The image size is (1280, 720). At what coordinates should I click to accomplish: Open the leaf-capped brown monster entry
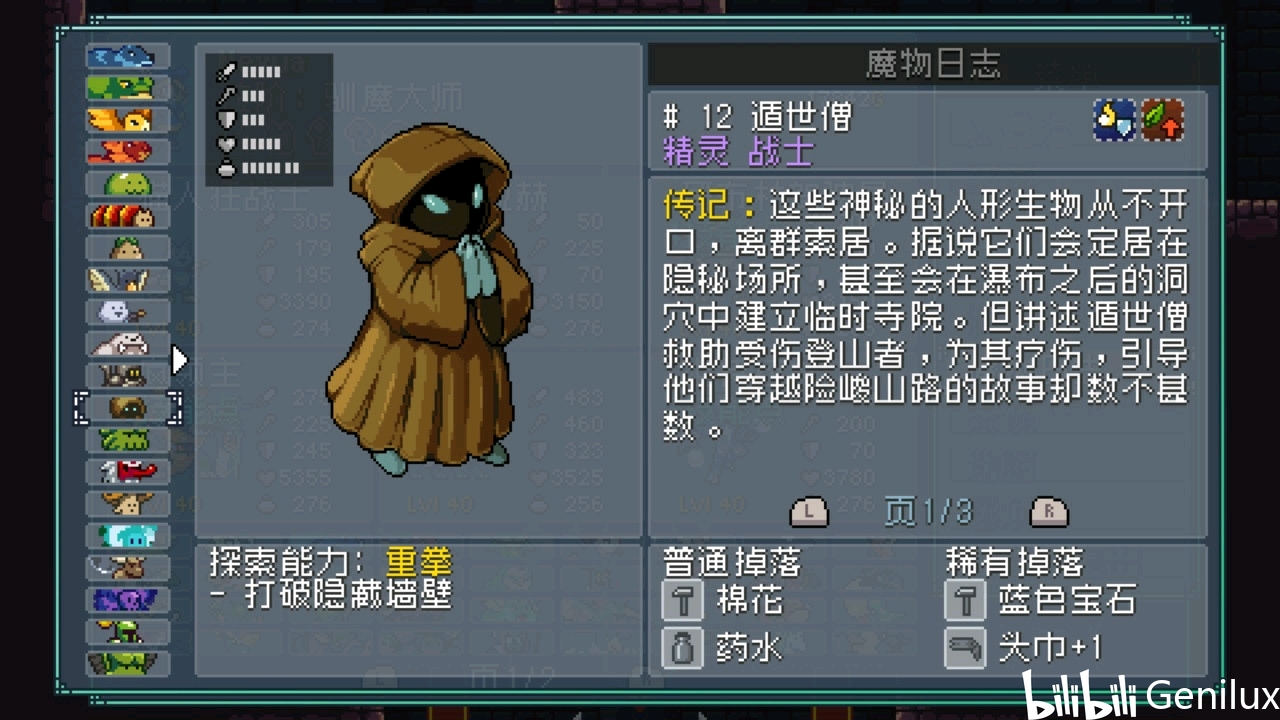(x=127, y=248)
